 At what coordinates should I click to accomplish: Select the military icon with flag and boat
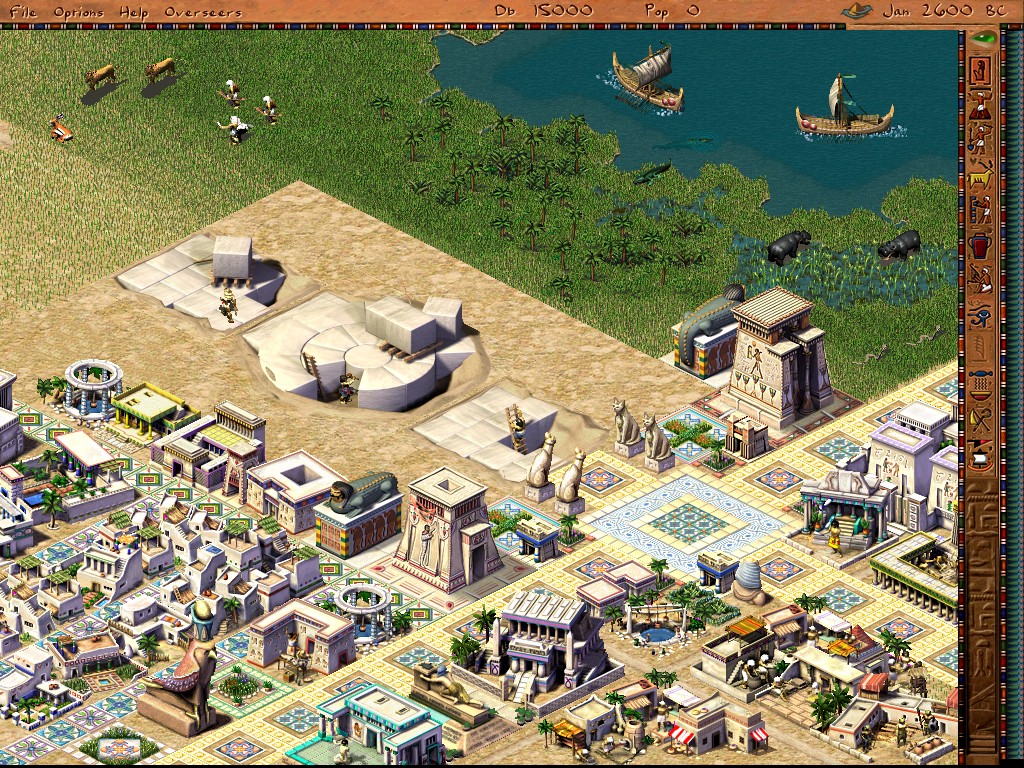[x=980, y=456]
